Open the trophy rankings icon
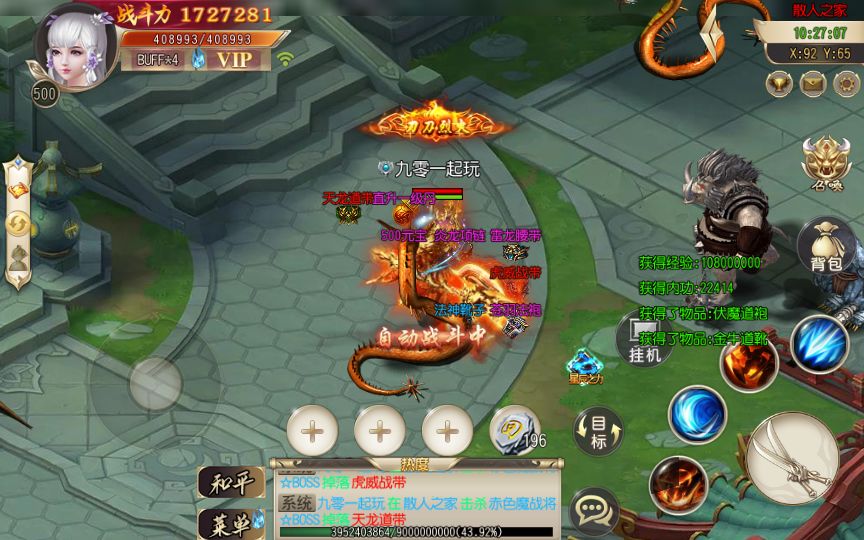 pyautogui.click(x=779, y=84)
